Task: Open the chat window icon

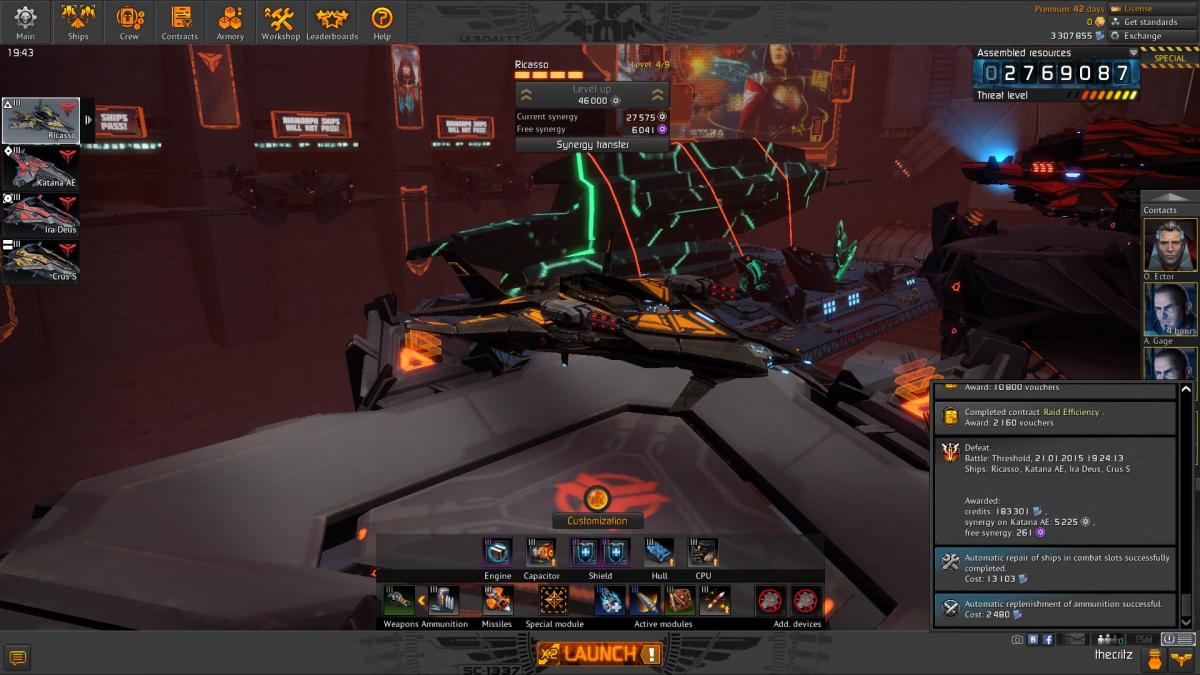Action: [17, 656]
